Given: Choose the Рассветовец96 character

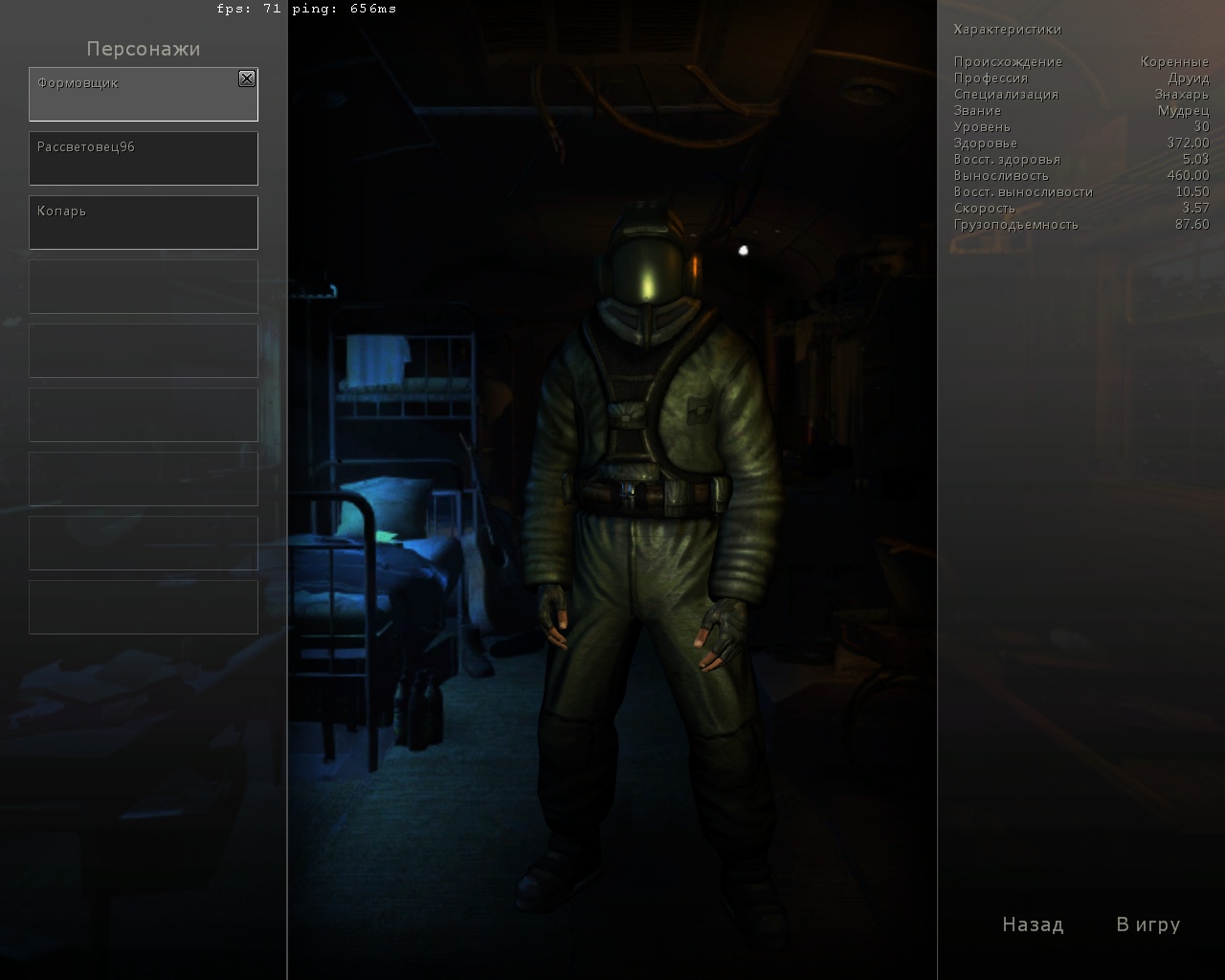Looking at the screenshot, I should [144, 158].
